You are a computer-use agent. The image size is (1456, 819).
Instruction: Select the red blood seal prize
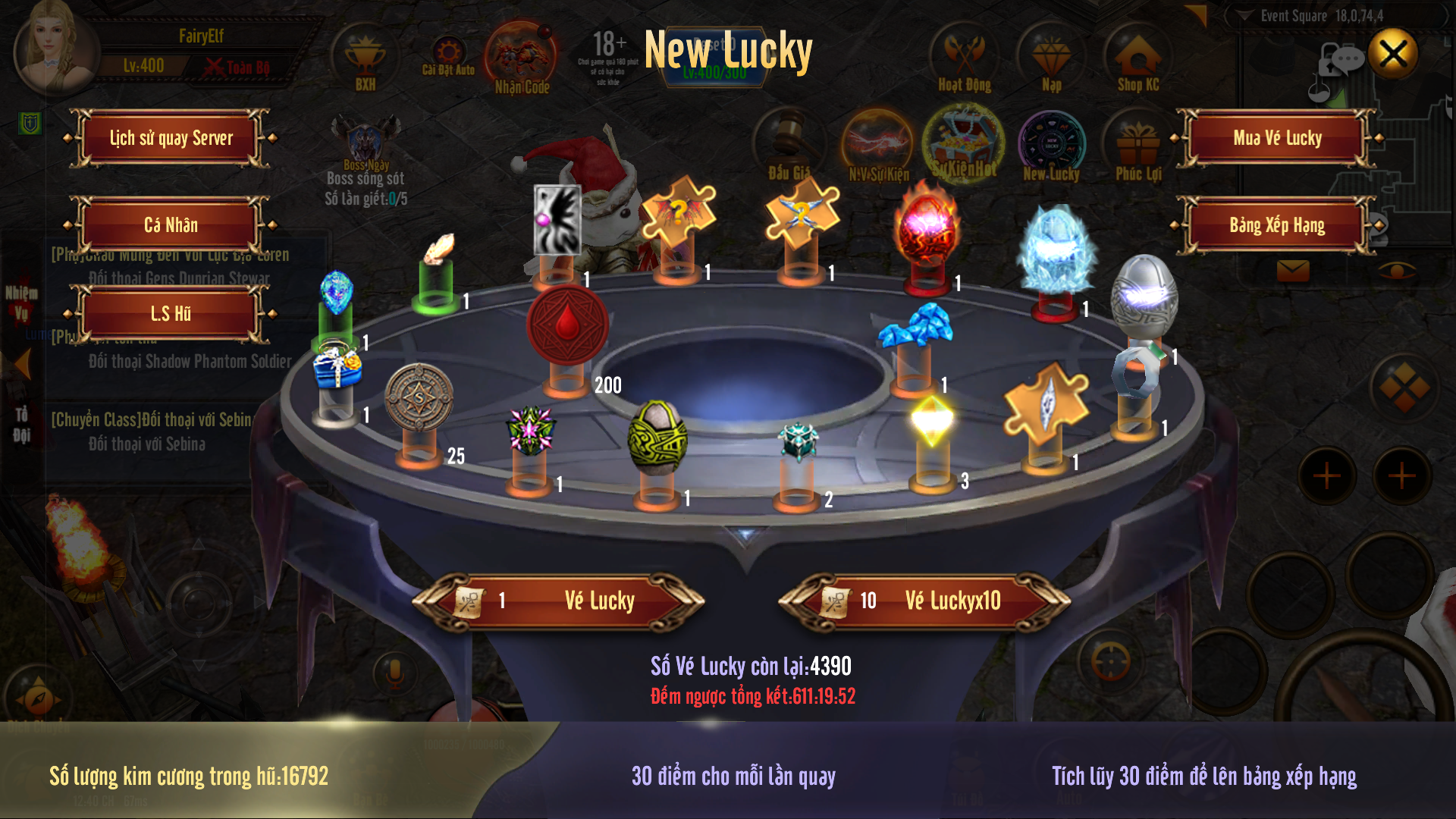click(567, 325)
